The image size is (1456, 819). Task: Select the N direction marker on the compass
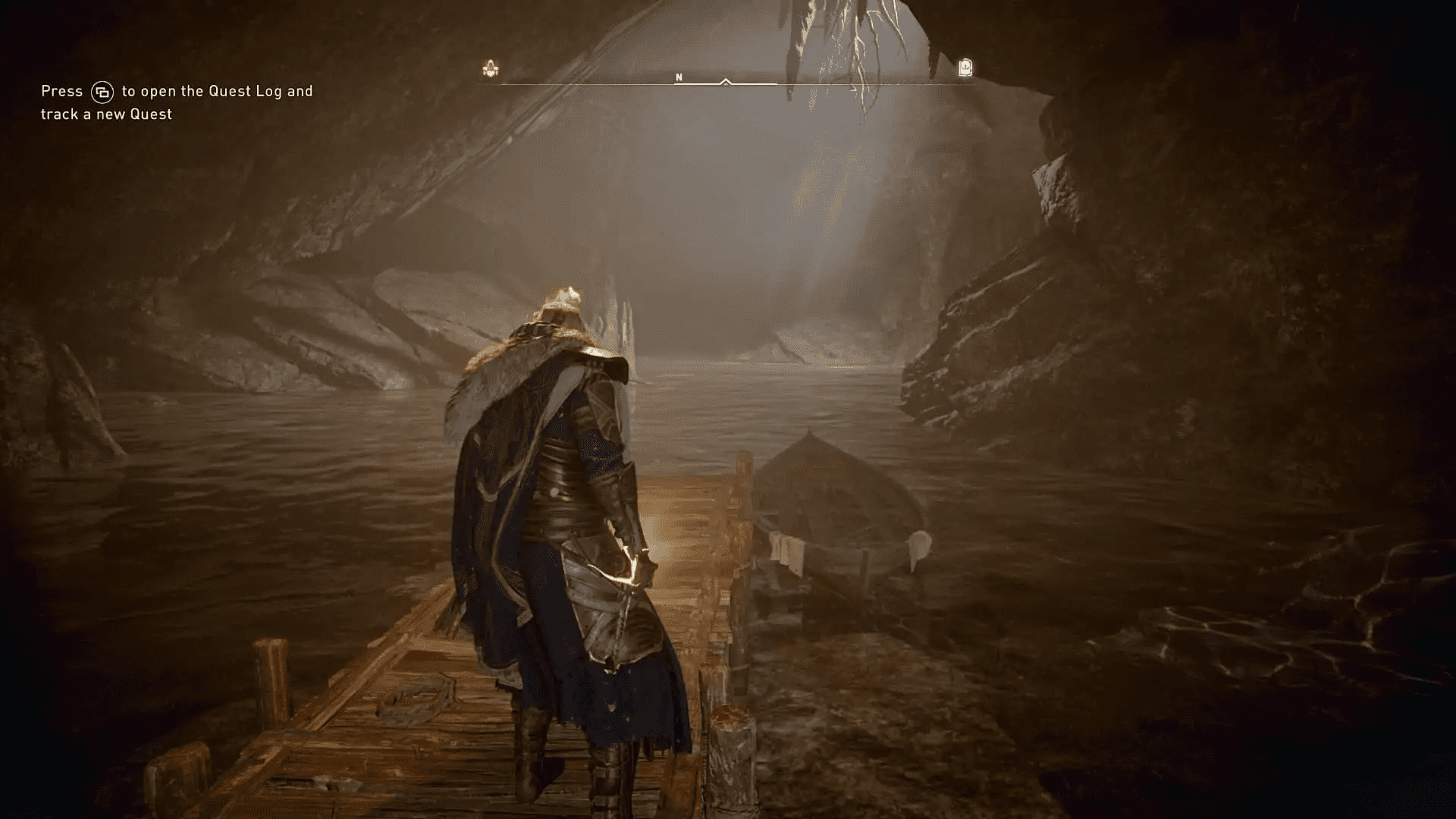pyautogui.click(x=679, y=77)
